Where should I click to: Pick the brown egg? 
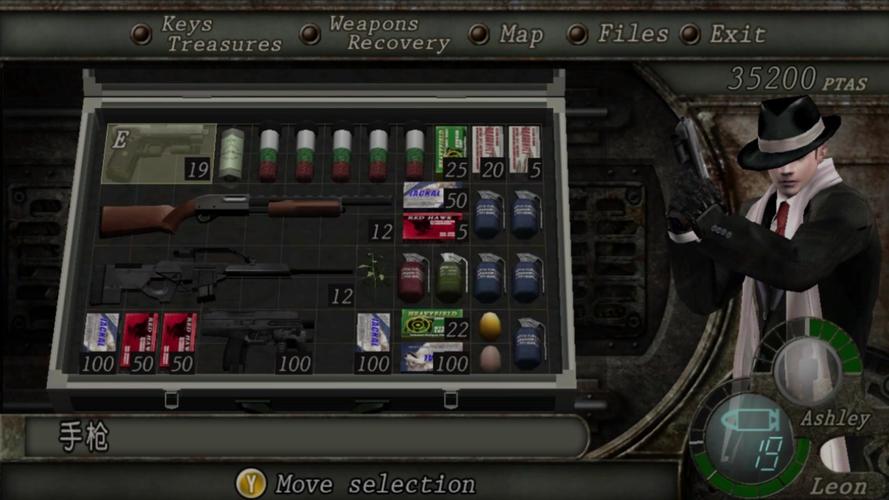[x=489, y=357]
